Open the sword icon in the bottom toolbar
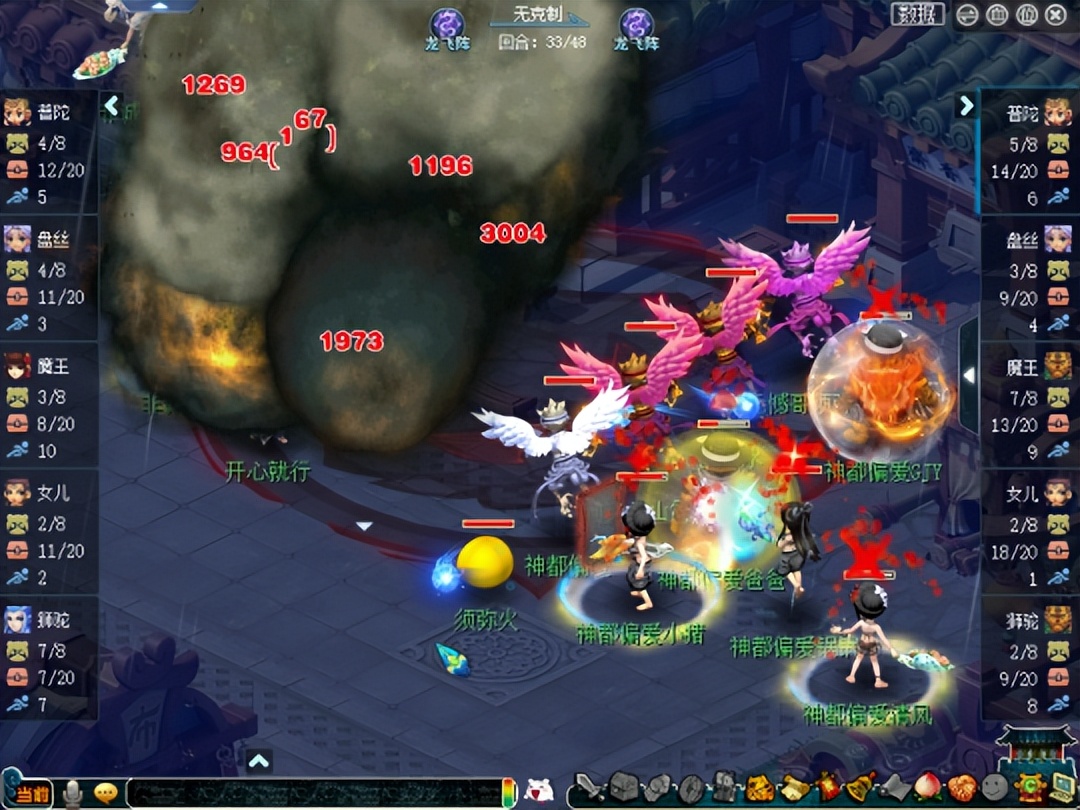 coord(589,787)
